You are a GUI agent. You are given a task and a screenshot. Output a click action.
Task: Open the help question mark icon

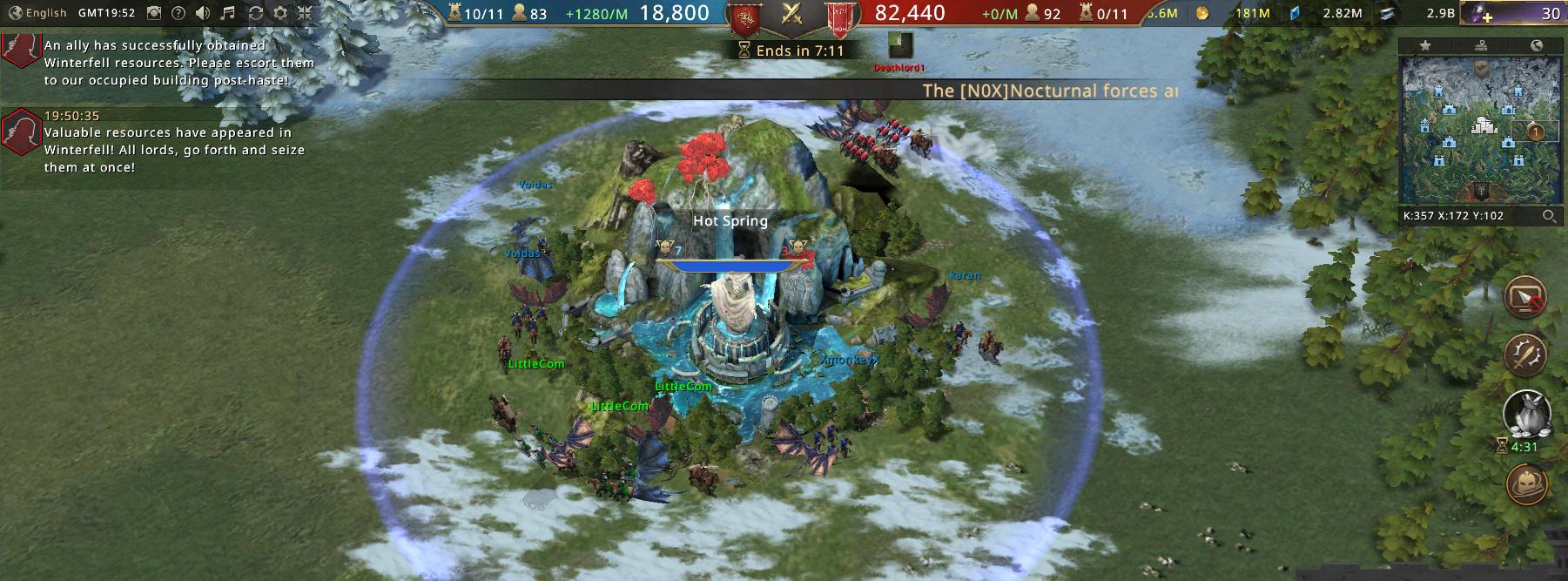click(x=178, y=13)
